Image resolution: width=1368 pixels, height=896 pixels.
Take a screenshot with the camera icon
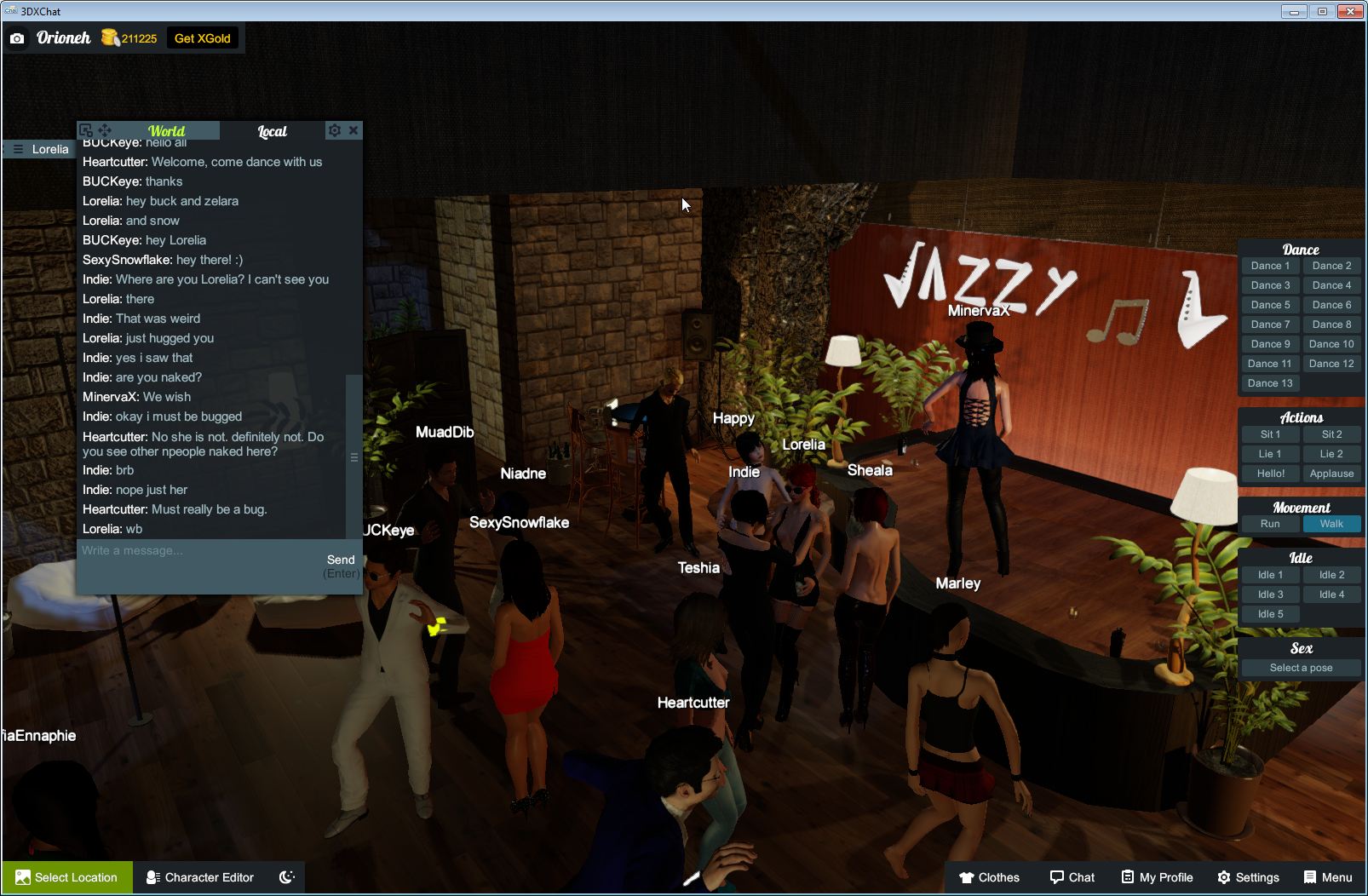click(x=17, y=37)
